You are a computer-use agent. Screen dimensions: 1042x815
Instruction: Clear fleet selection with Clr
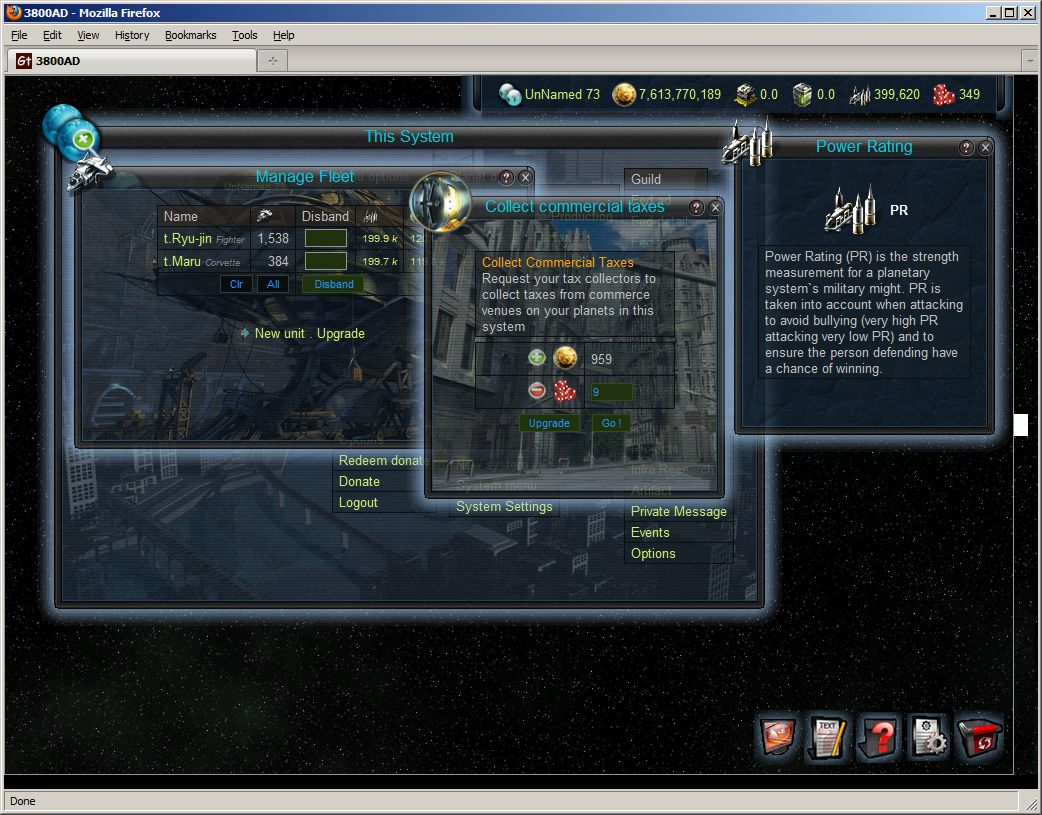pyautogui.click(x=236, y=284)
